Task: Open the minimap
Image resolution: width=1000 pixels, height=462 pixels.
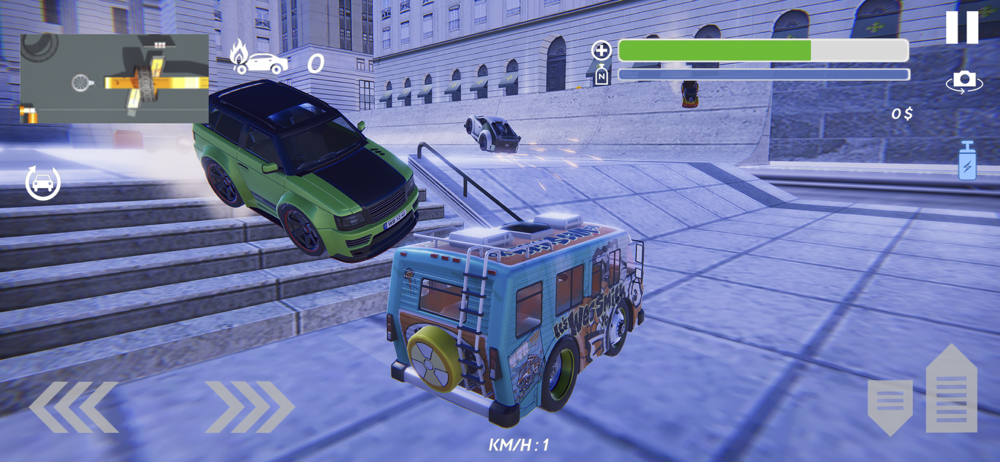Action: click(114, 79)
